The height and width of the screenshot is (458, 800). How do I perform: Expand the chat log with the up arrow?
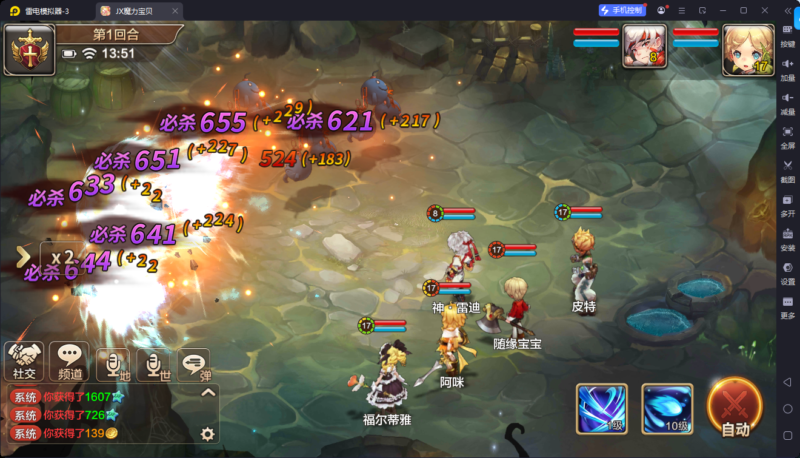tap(208, 393)
